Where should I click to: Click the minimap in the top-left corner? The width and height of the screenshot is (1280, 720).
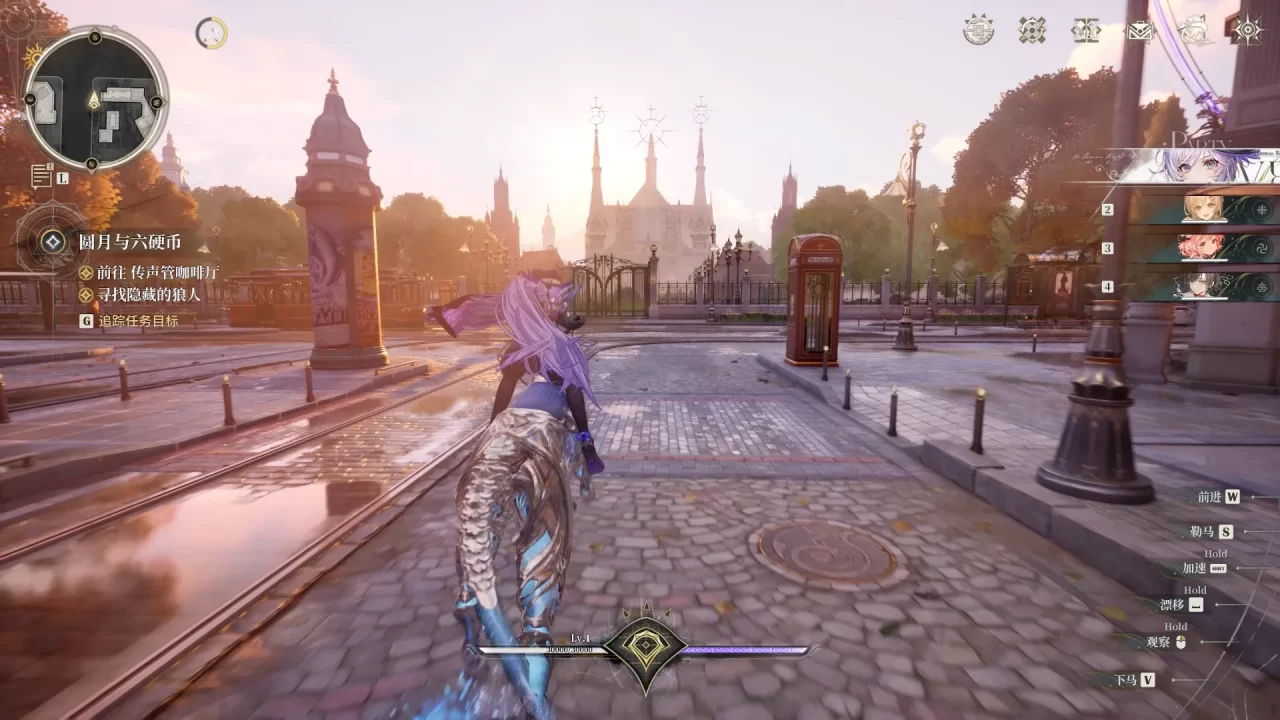[x=97, y=105]
